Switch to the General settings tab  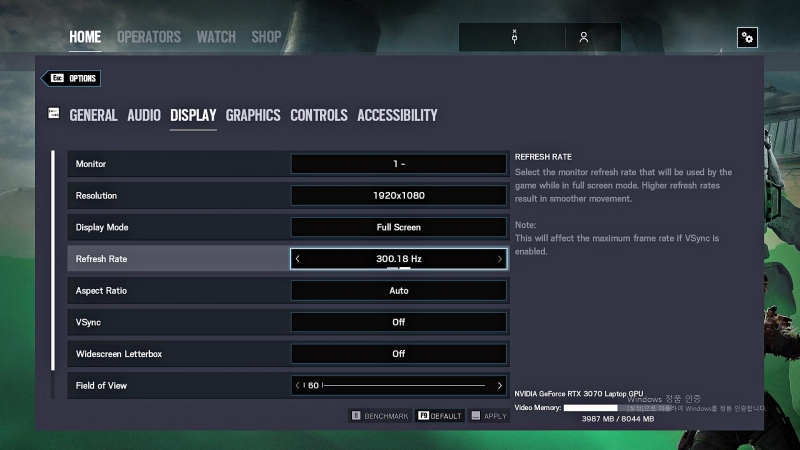[x=93, y=115]
